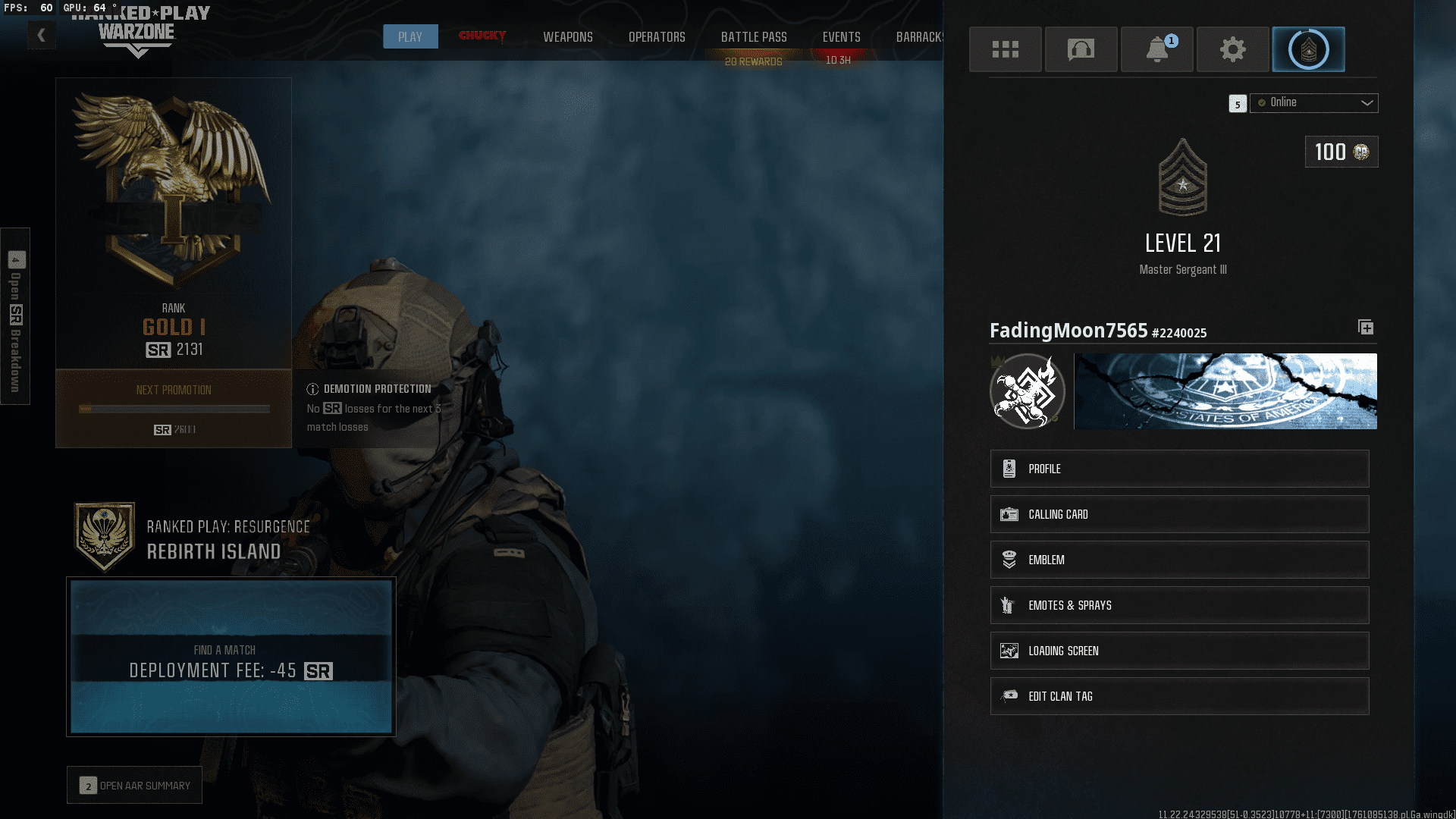Viewport: 1456px width, 819px height.
Task: Select the player rank insignia icon
Action: coord(1308,49)
